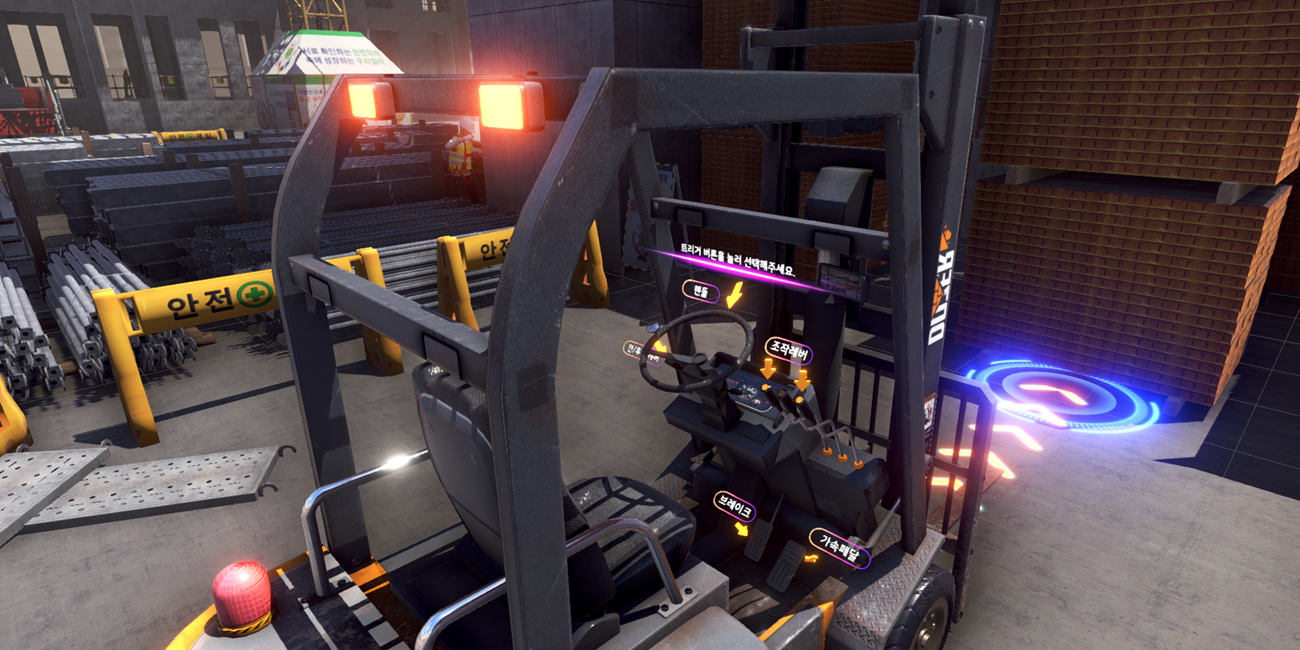Select the 핸들 steering wheel label
1300x650 pixels.
click(701, 291)
